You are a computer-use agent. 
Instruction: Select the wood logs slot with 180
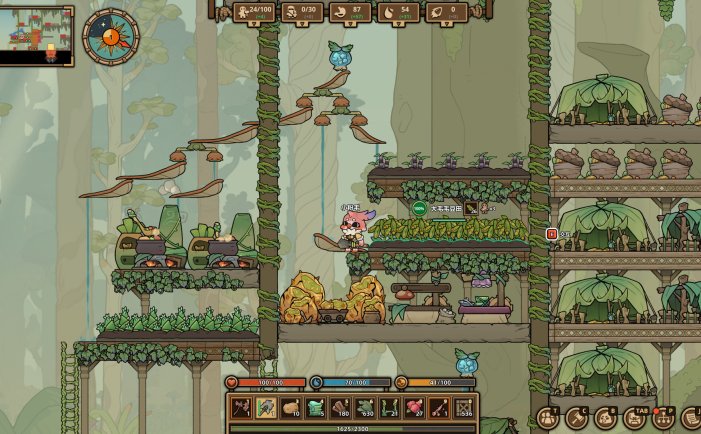tap(340, 408)
